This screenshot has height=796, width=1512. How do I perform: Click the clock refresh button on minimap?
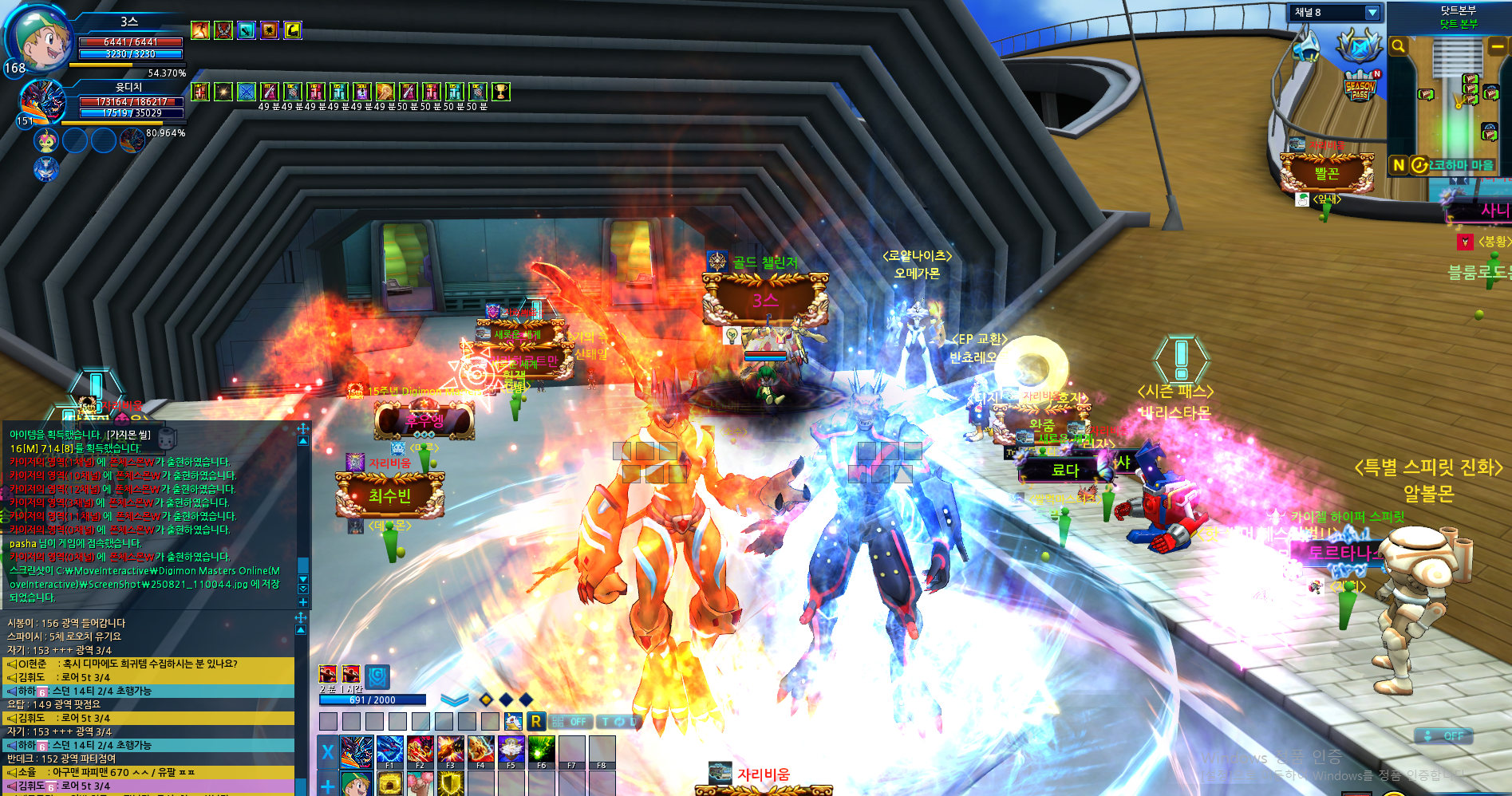(x=1419, y=165)
